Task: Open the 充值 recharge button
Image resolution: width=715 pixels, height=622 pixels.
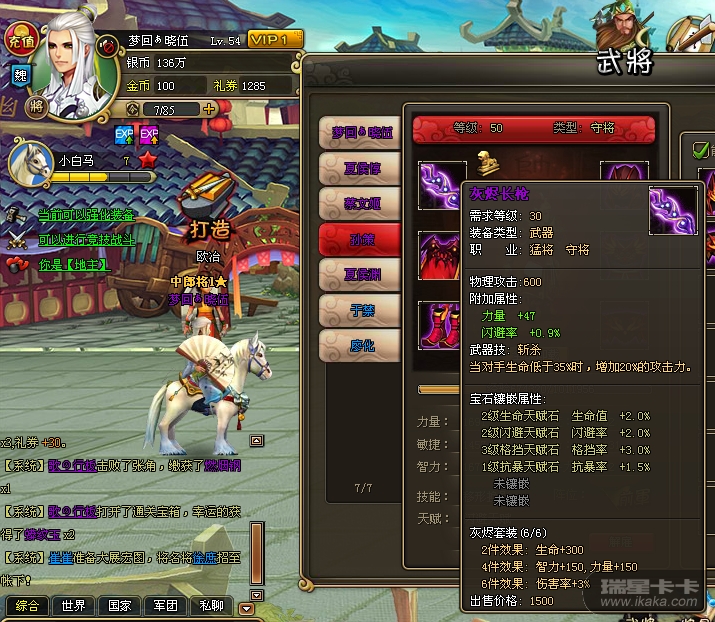Action: (x=18, y=42)
